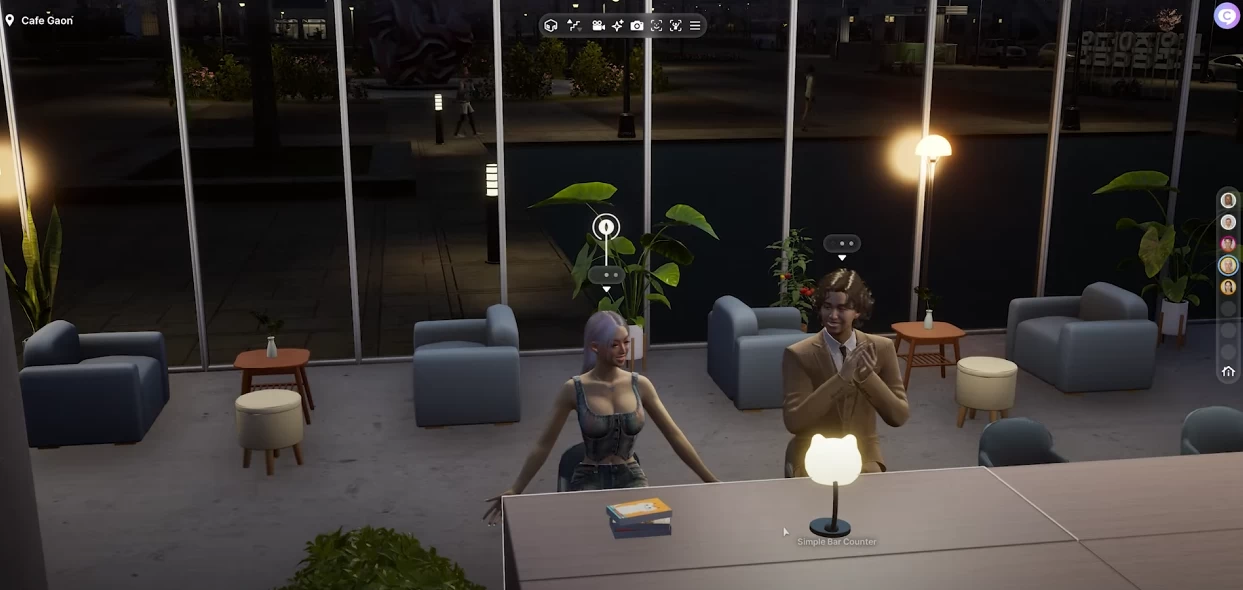The image size is (1243, 590).
Task: Select the blue-highlighted active character portrait
Action: pyautogui.click(x=1228, y=265)
